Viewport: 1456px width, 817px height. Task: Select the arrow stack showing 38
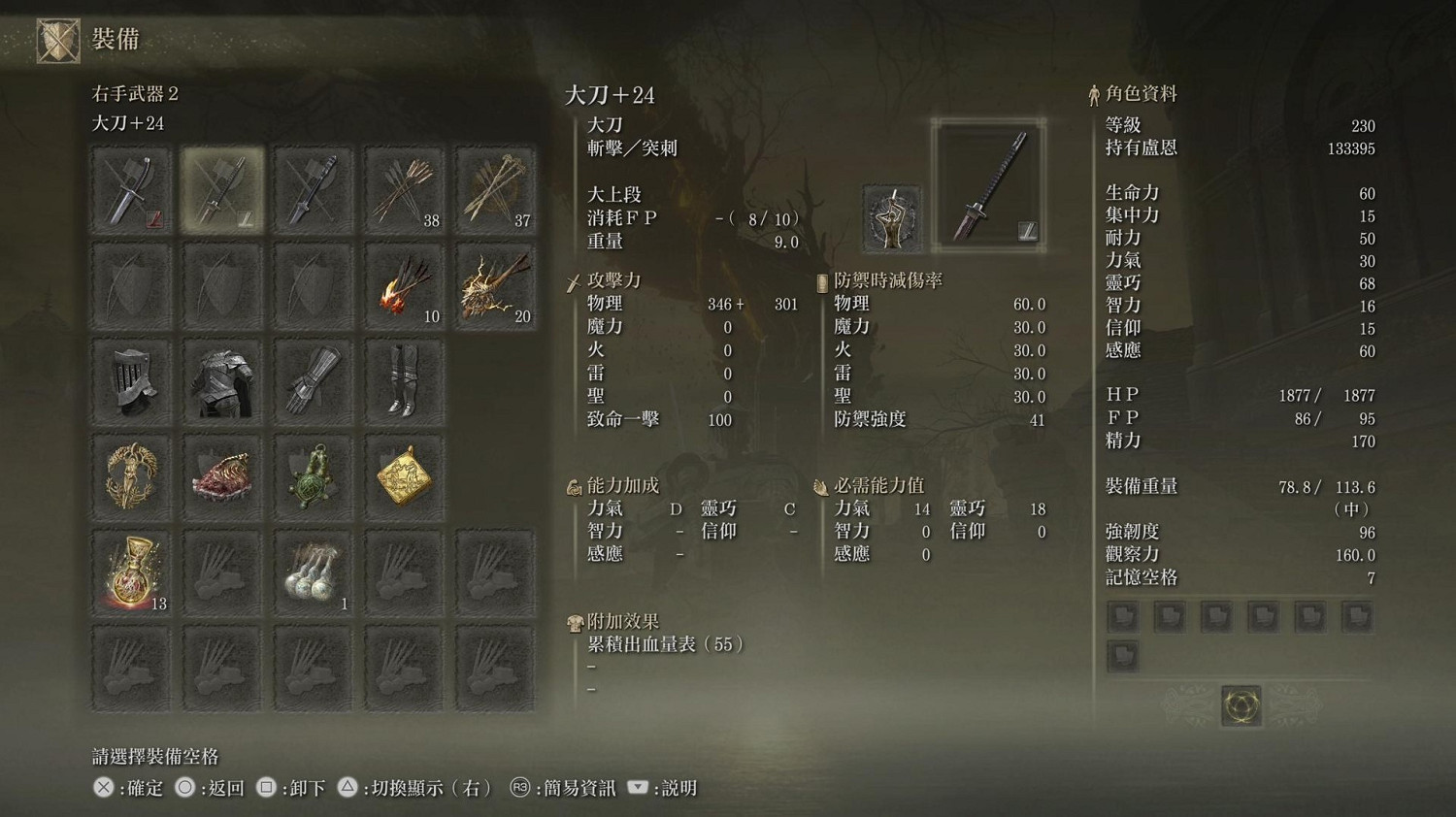pos(405,189)
